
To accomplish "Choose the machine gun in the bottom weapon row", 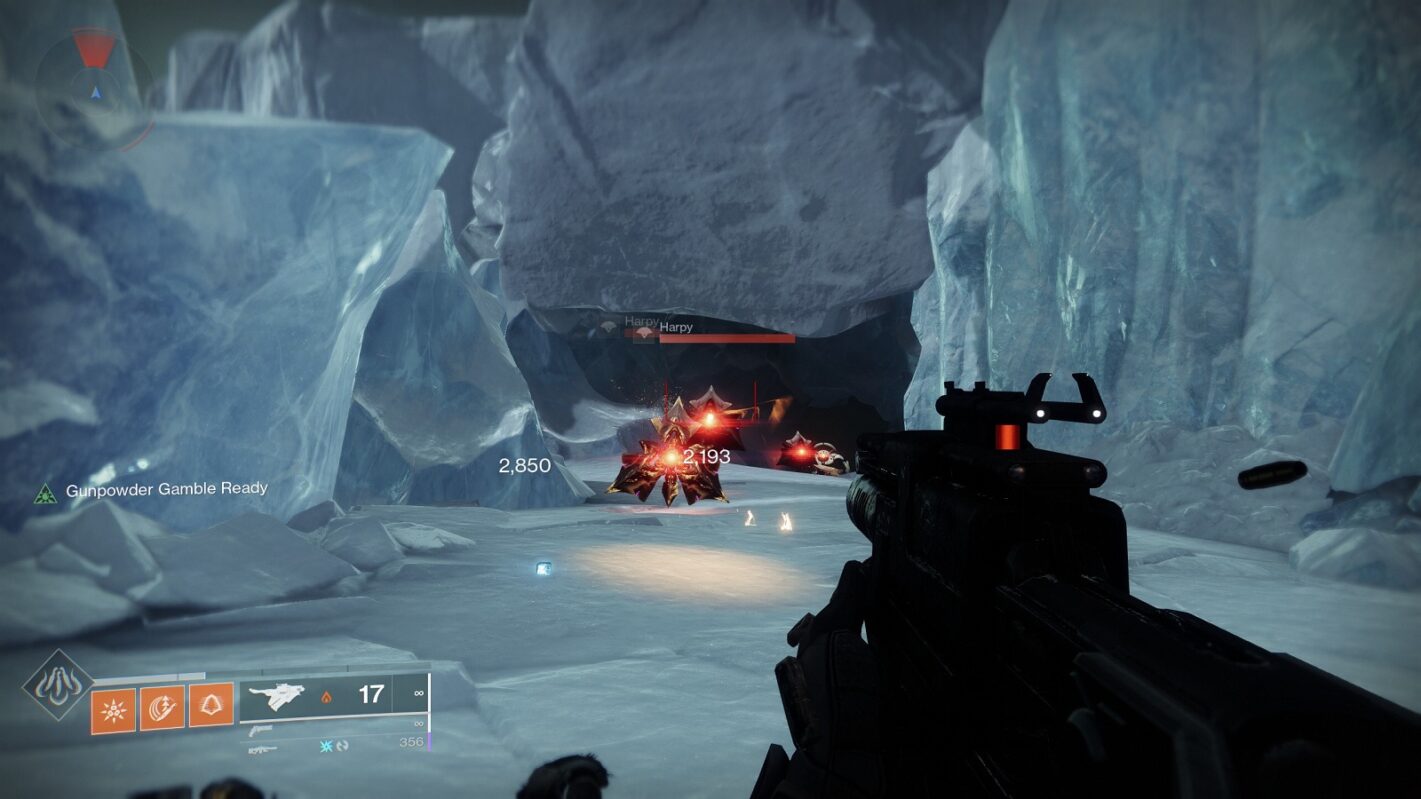I will [x=264, y=748].
